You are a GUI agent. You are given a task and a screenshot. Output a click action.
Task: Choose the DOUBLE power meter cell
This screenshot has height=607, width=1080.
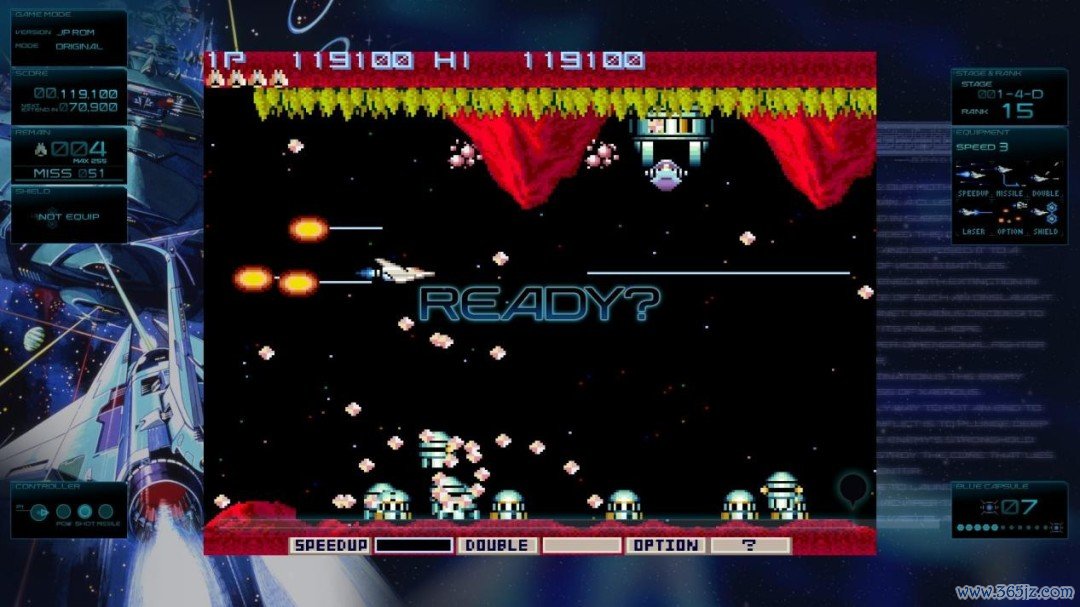coord(497,546)
